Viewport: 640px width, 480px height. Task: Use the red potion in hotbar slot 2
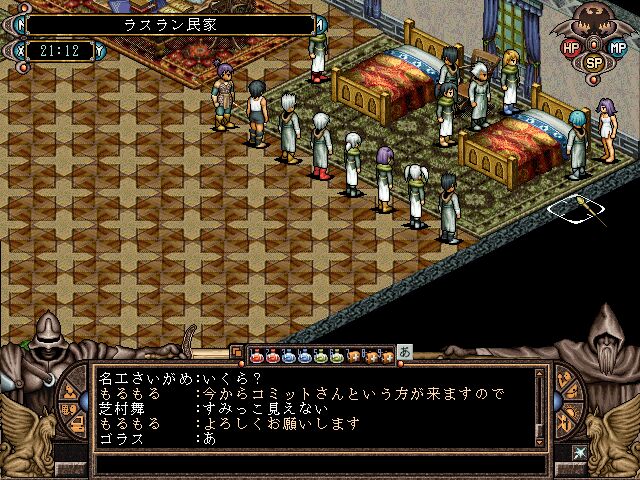pos(272,355)
